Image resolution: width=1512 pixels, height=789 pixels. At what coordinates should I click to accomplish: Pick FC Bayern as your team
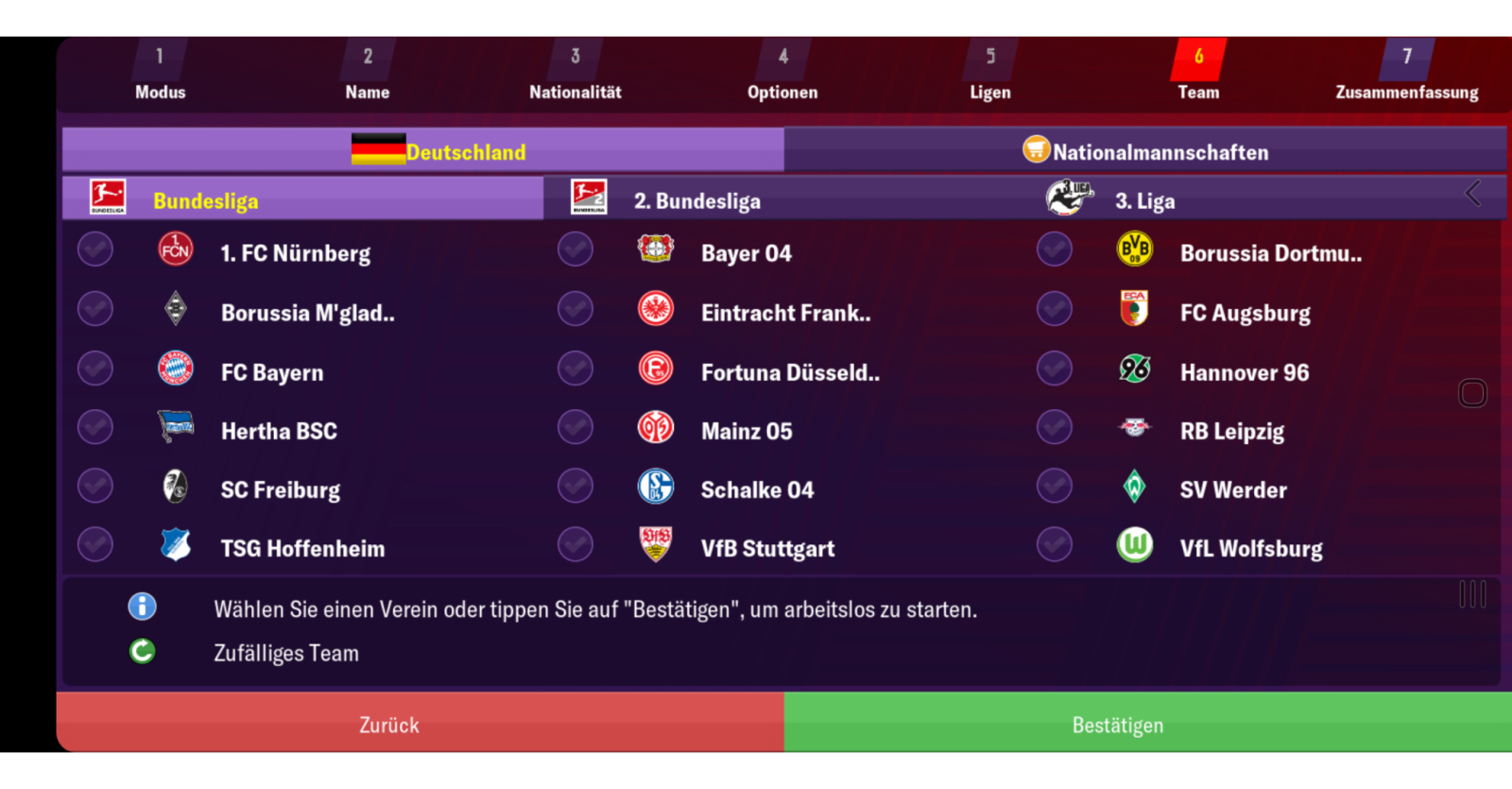(272, 372)
